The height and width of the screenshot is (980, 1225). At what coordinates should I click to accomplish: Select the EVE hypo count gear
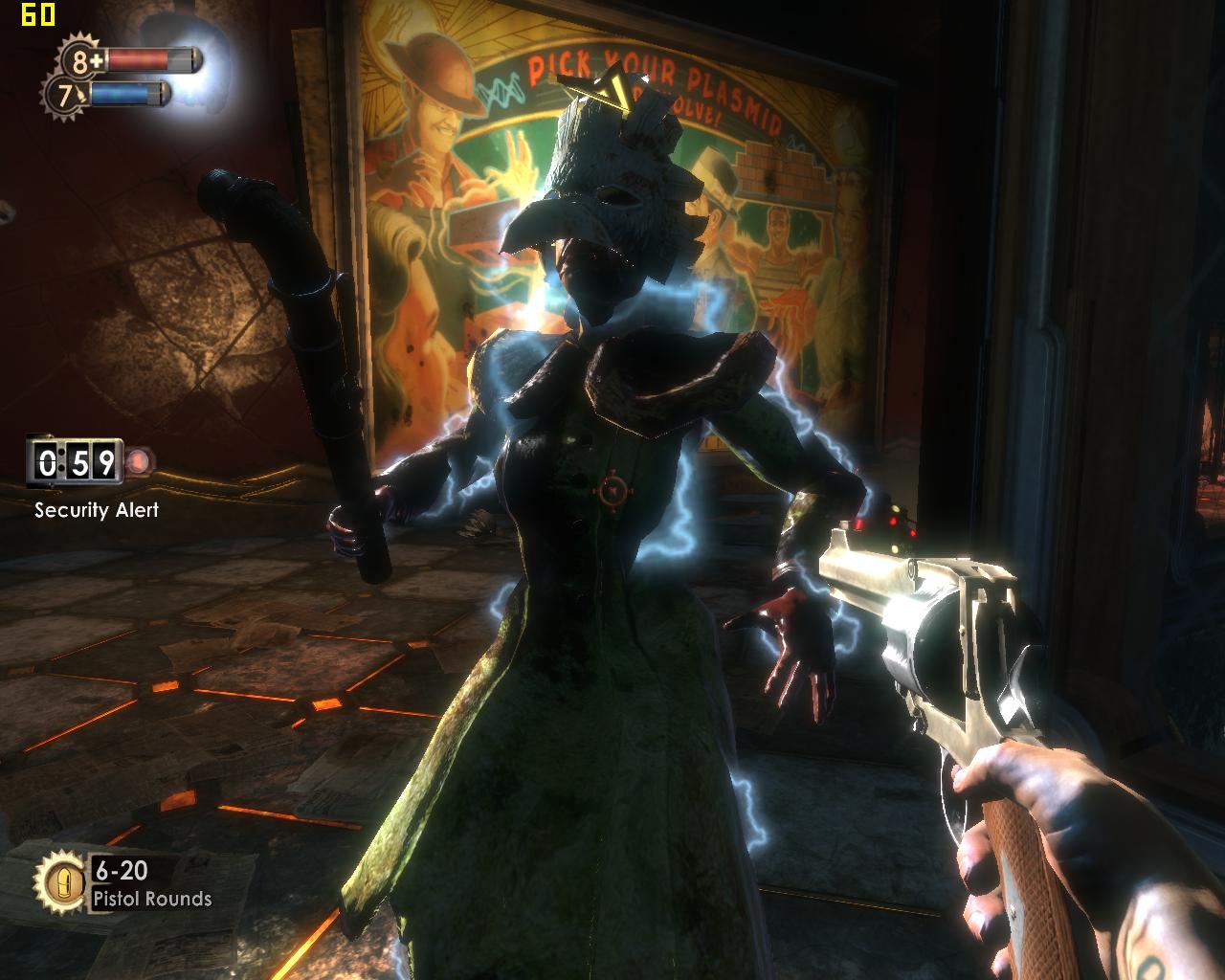tap(65, 96)
